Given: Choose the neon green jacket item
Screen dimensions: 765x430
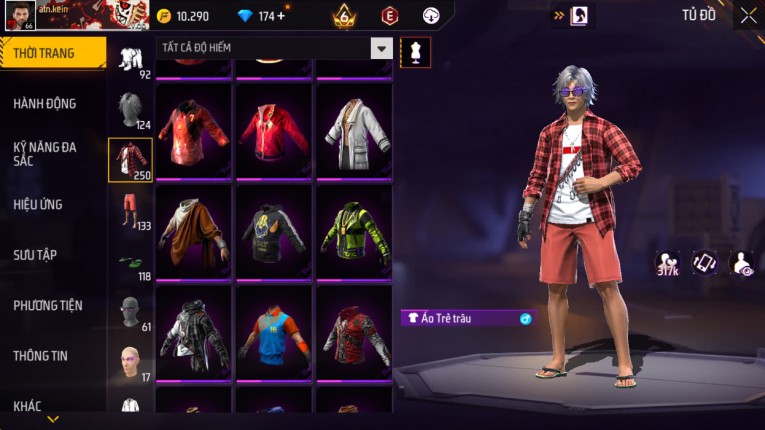Looking at the screenshot, I should coord(353,233).
